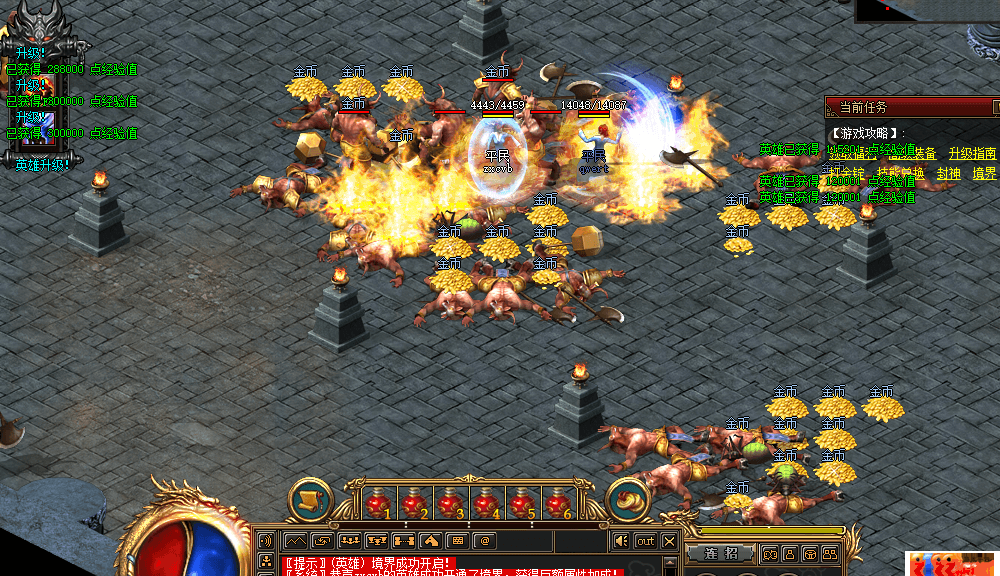Collapse the 当前任务 quest panel
The height and width of the screenshot is (576, 1000).
(x=995, y=106)
